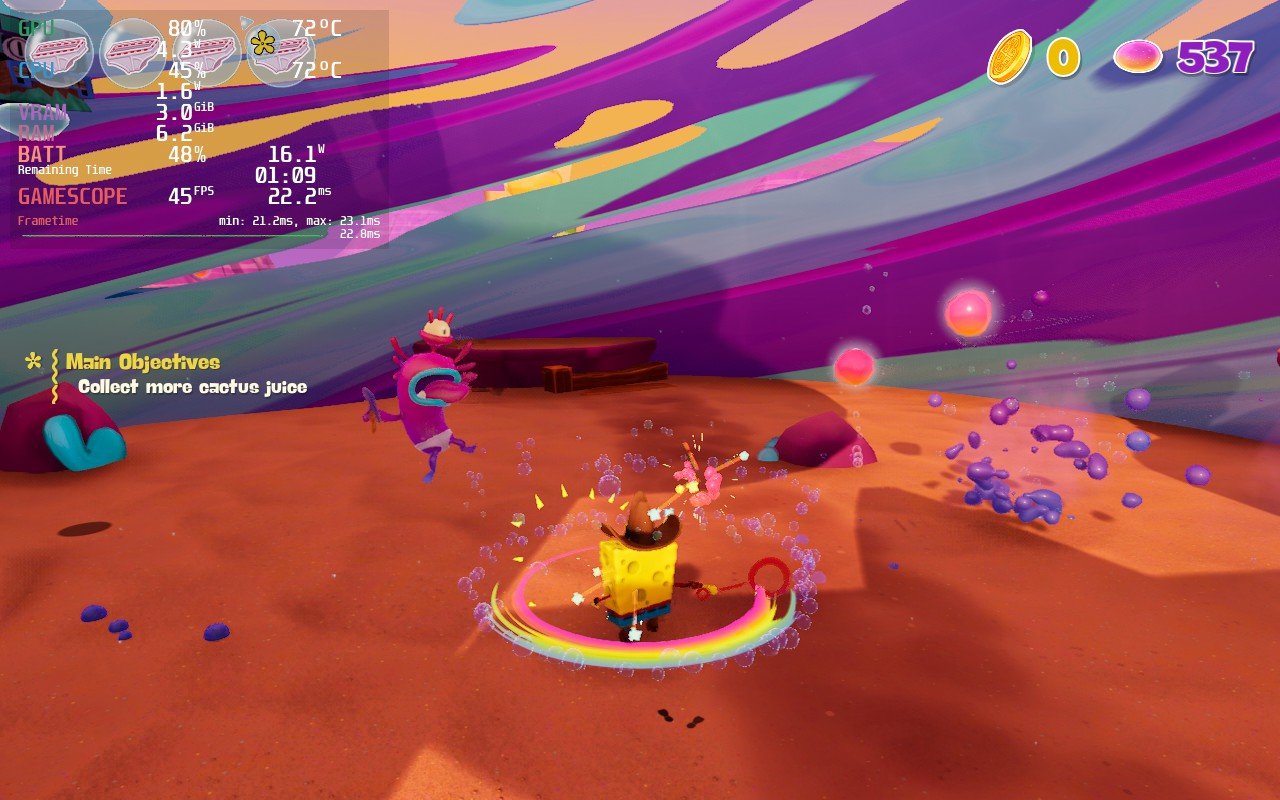
Task: Click the yellow asterisk beside Main Objectives
Action: point(35,359)
